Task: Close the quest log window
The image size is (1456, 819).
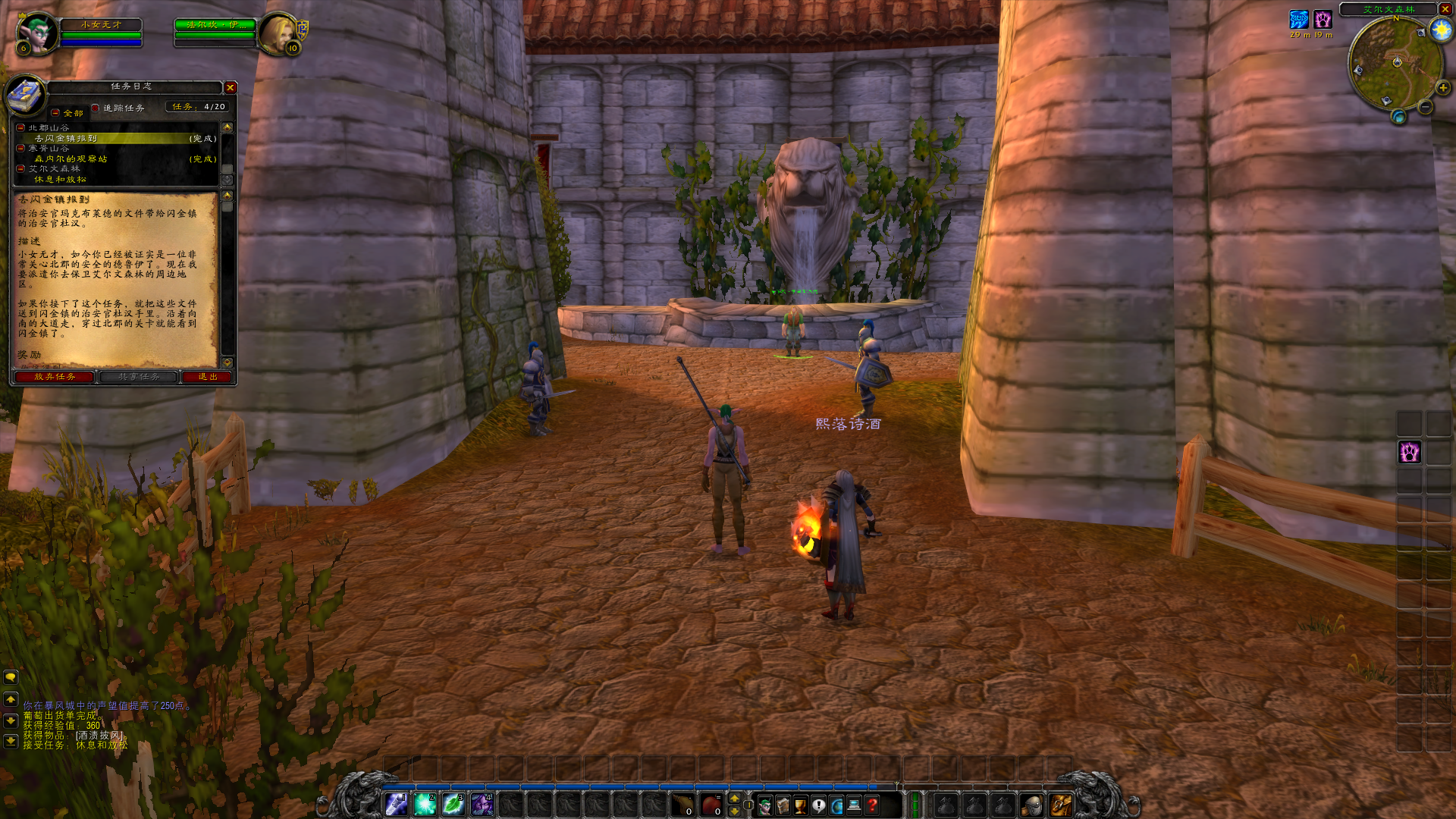Action: 231,88
